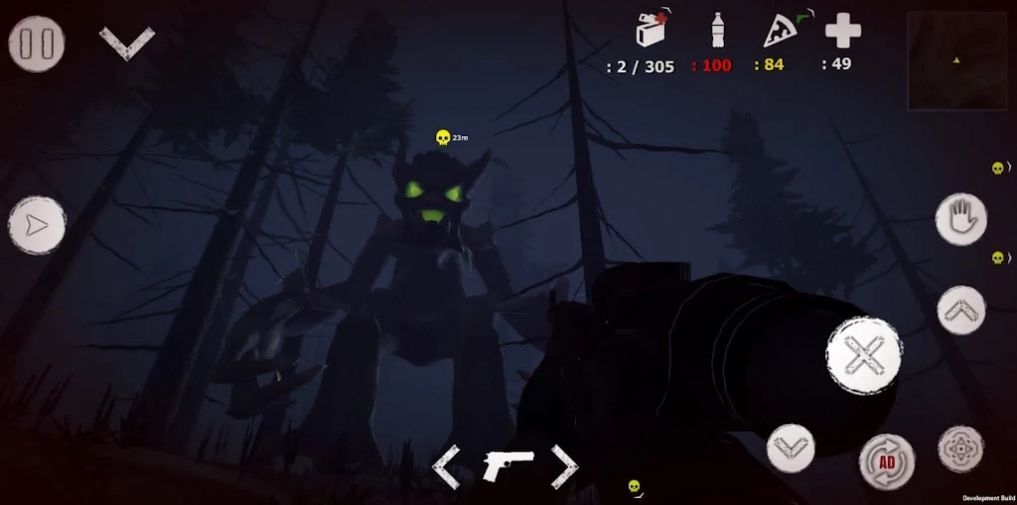Tap the downward chevron crouch button
The width and height of the screenshot is (1017, 505).
pyautogui.click(x=790, y=447)
